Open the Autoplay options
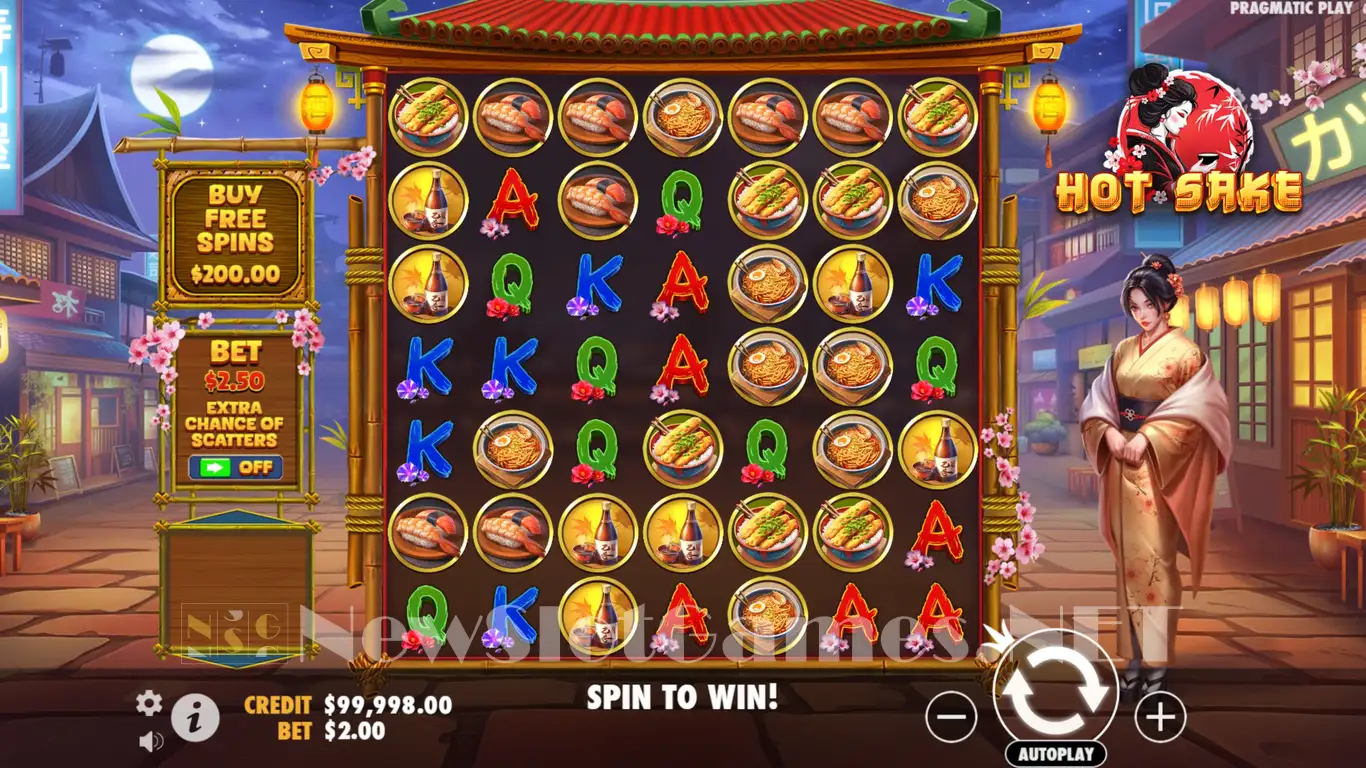 click(1055, 754)
